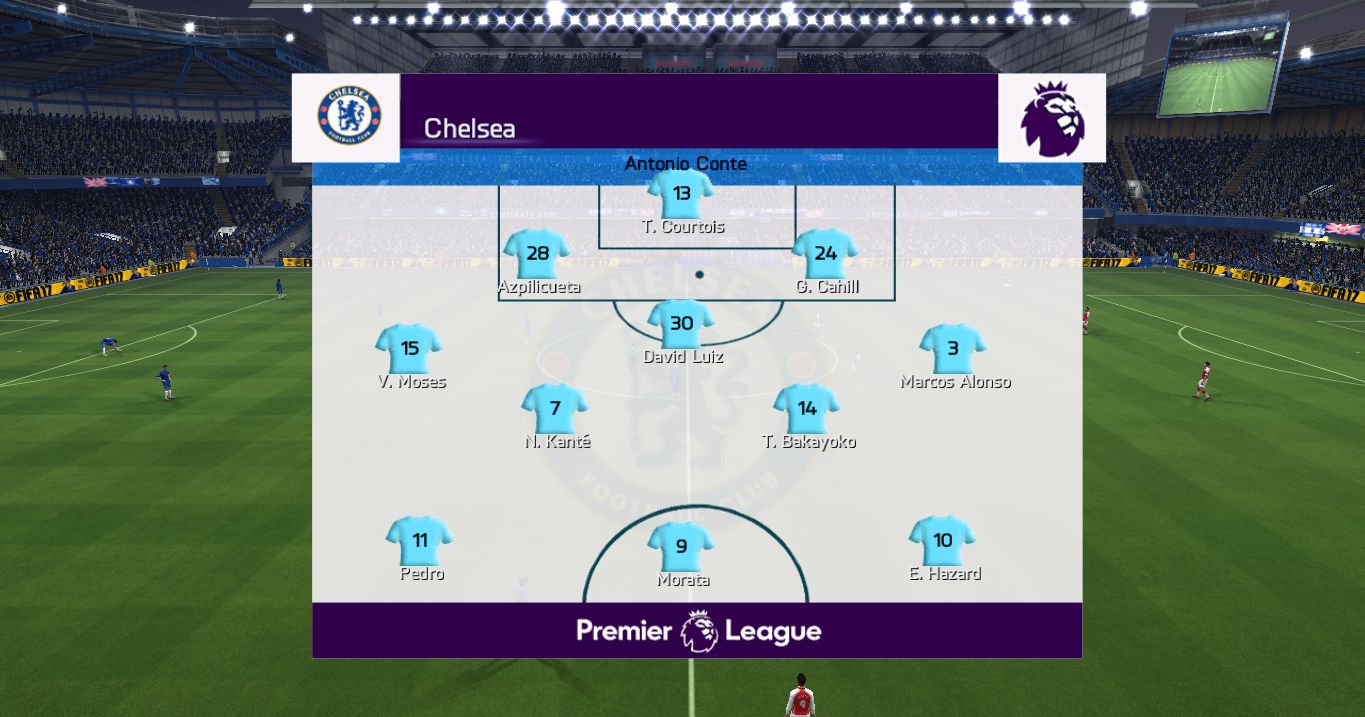Pick T. Bakayoko's number 14 shirt

pyautogui.click(x=807, y=409)
